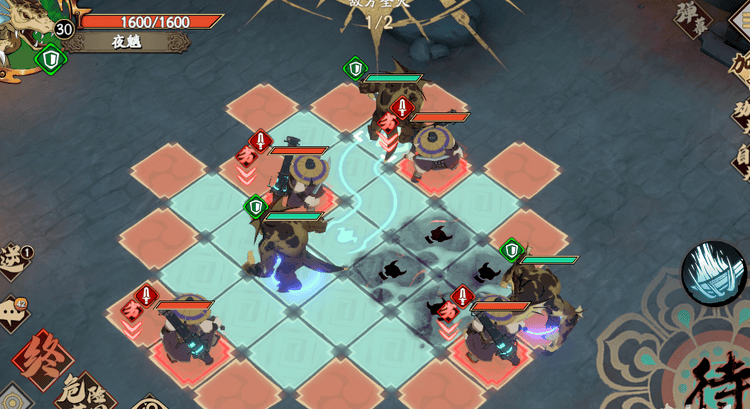Open the chat bubble with 42 badge
This screenshot has width=750, height=409.
click(x=13, y=313)
